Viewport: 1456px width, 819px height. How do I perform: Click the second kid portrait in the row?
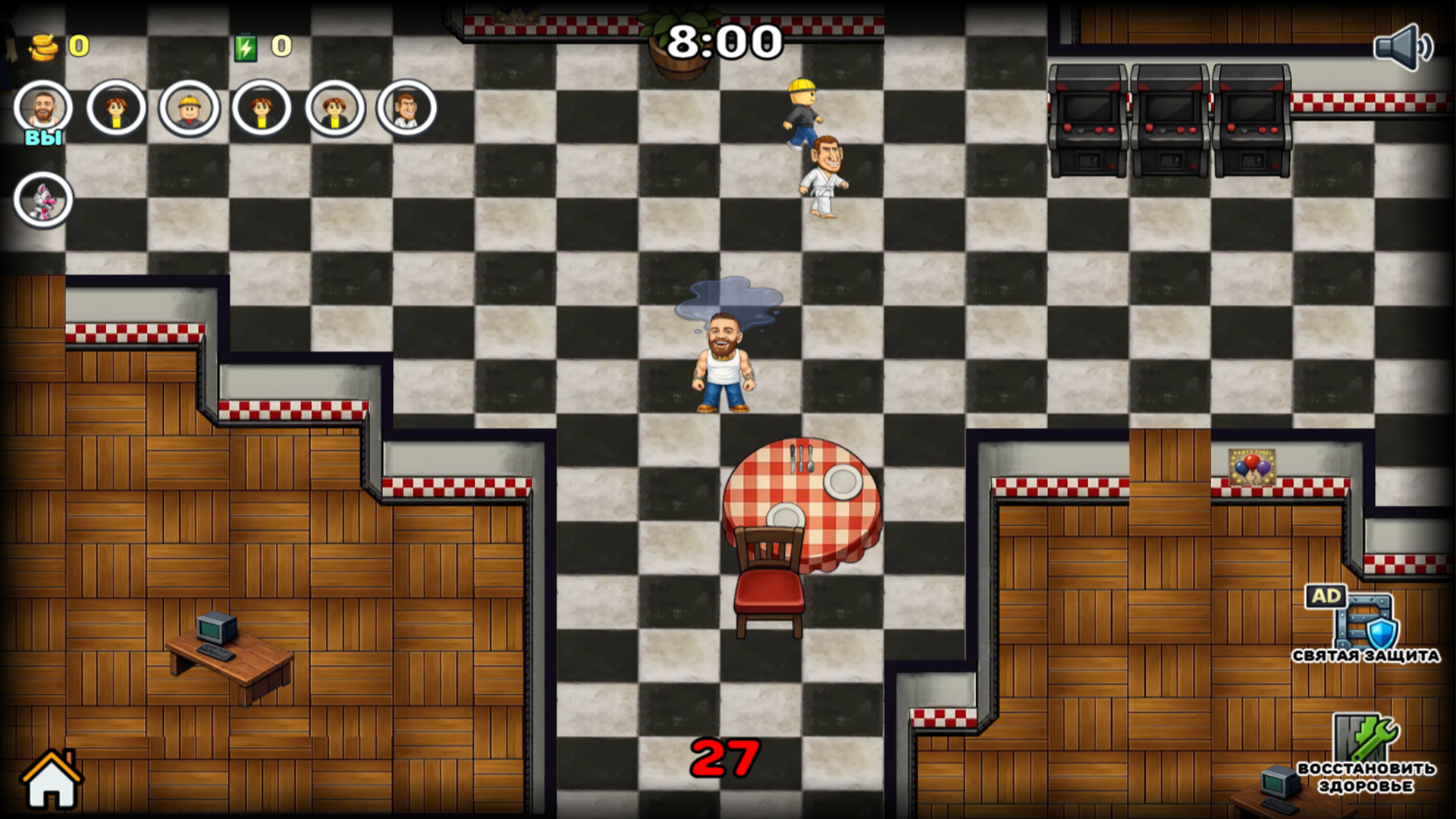point(116,108)
